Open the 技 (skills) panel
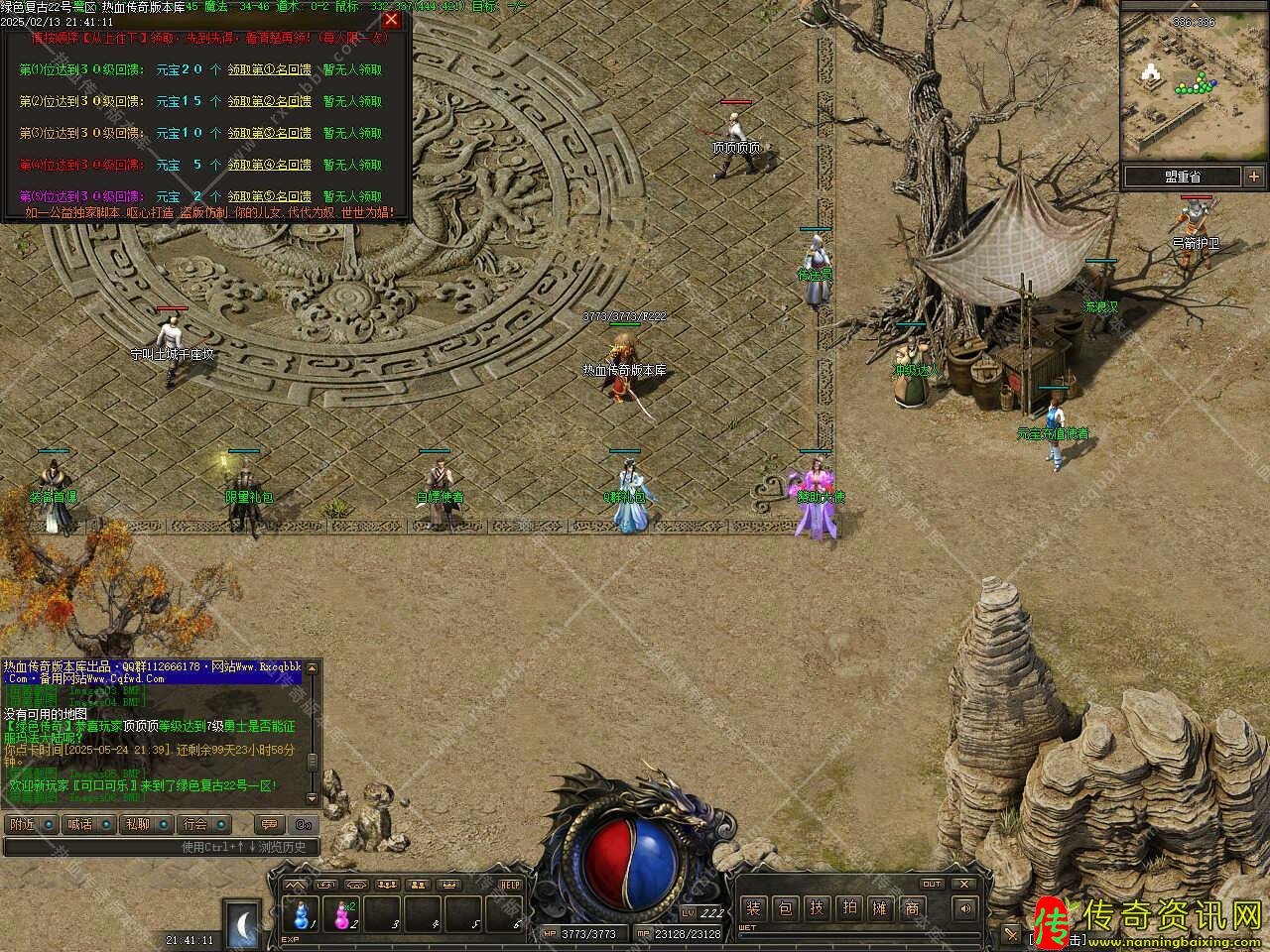The image size is (1270, 952). tap(817, 907)
